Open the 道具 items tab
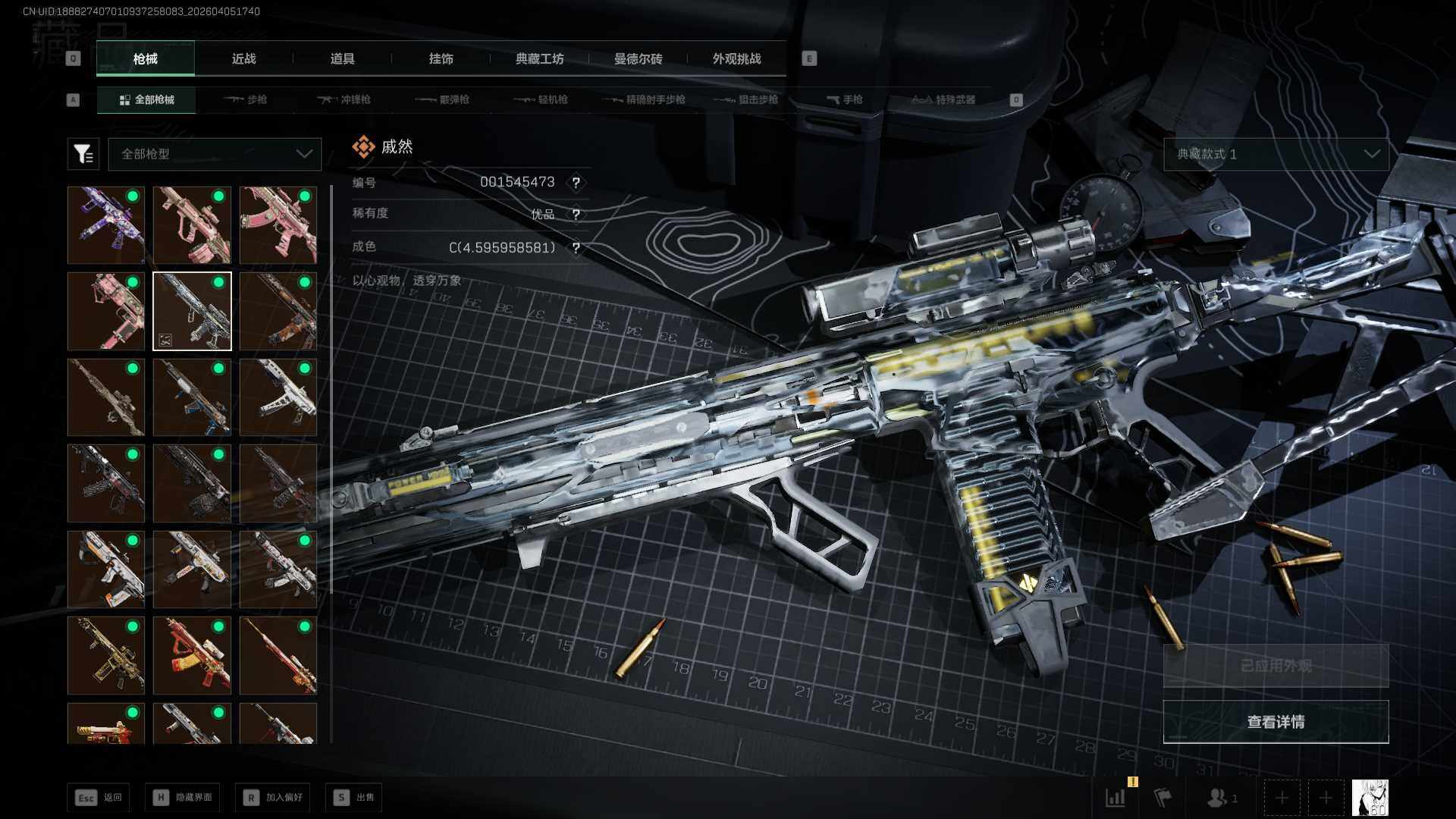The width and height of the screenshot is (1456, 819). 342,59
